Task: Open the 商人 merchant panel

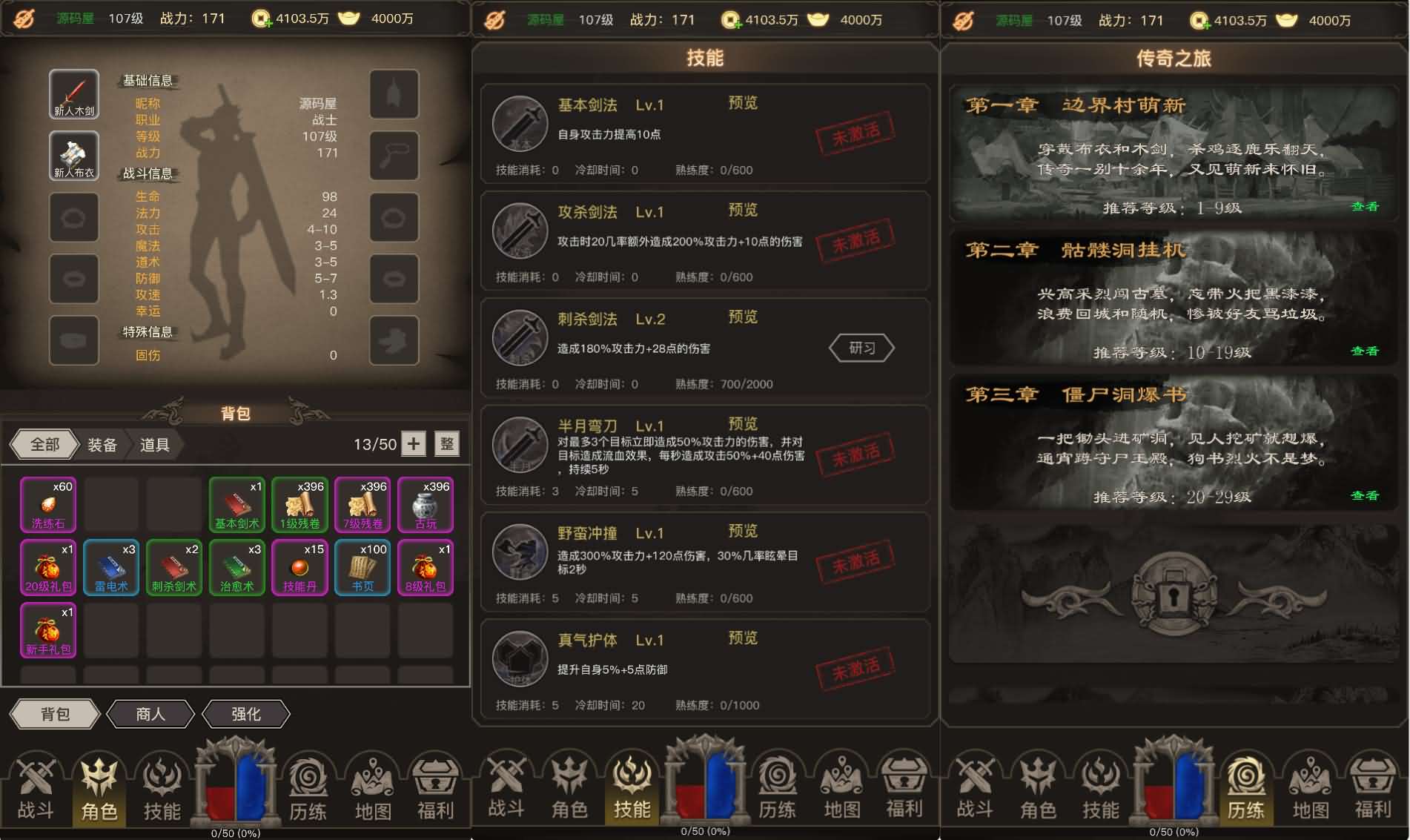Action: 150,714
